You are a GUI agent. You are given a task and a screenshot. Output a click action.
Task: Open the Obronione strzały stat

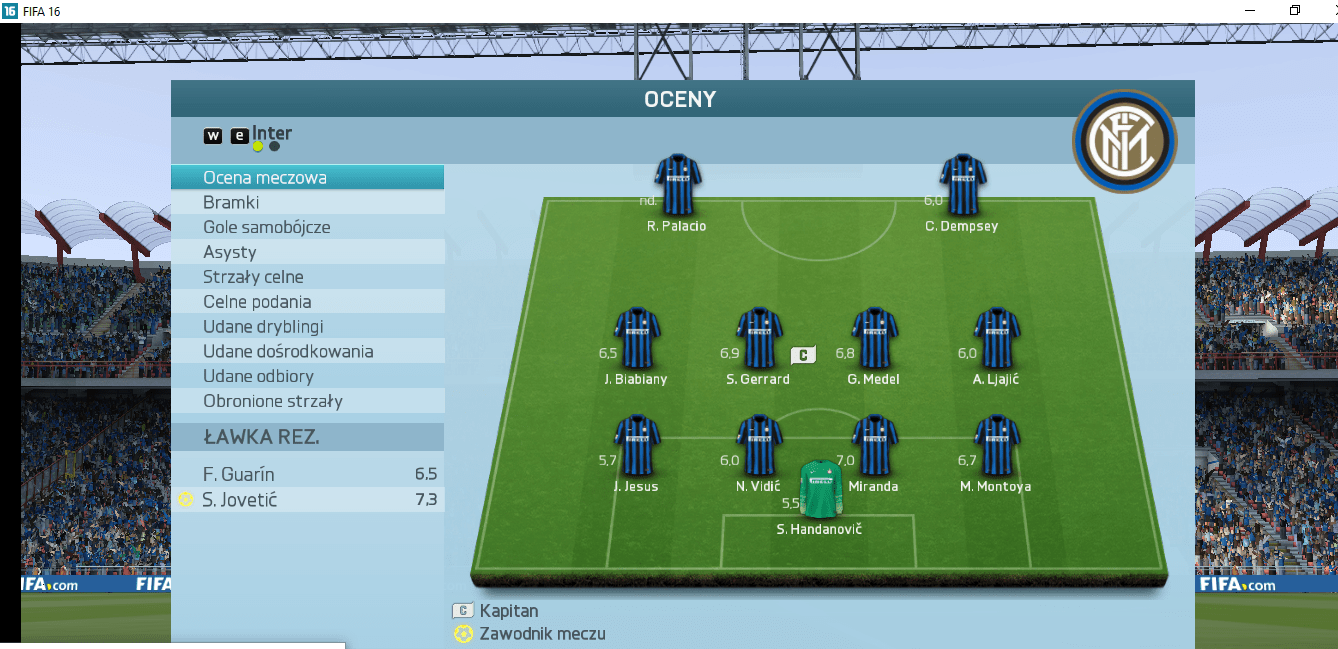[x=307, y=402]
